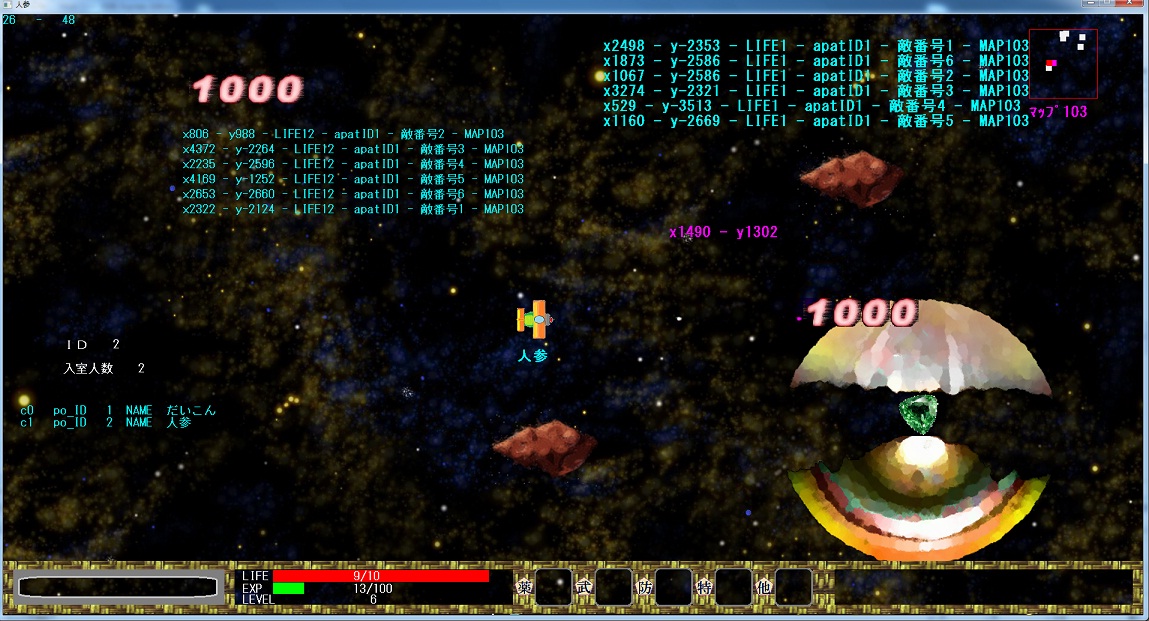Viewport: 1149px width, 621px height.
Task: Select the 防 armor slot
Action: [x=673, y=587]
